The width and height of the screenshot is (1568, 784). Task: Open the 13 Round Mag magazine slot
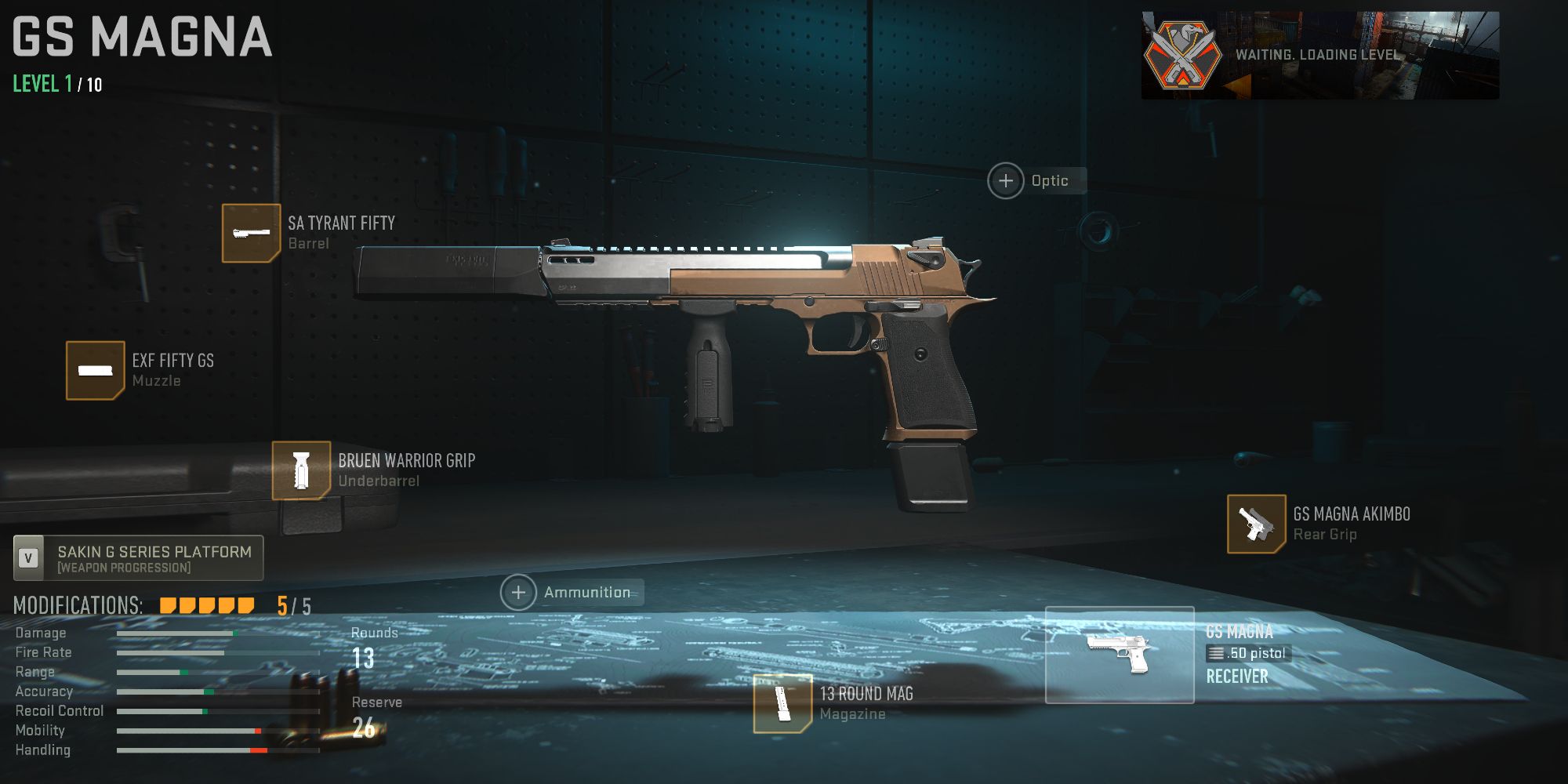point(782,704)
